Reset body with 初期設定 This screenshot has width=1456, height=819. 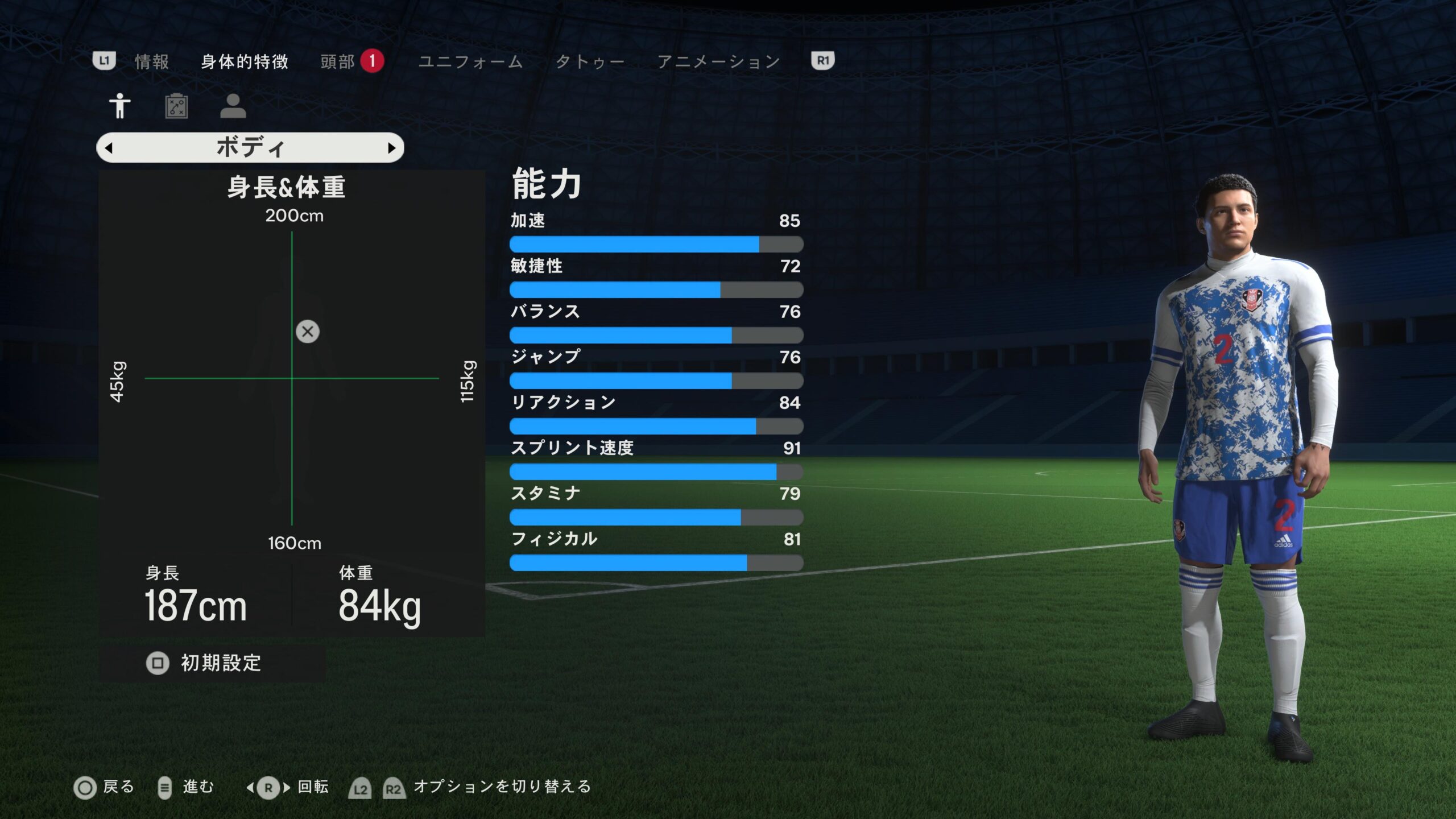tap(205, 663)
